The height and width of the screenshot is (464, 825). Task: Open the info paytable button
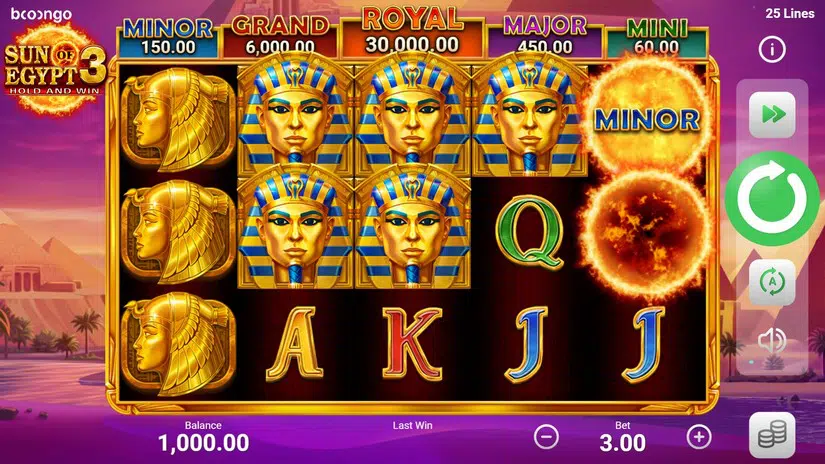pos(772,48)
